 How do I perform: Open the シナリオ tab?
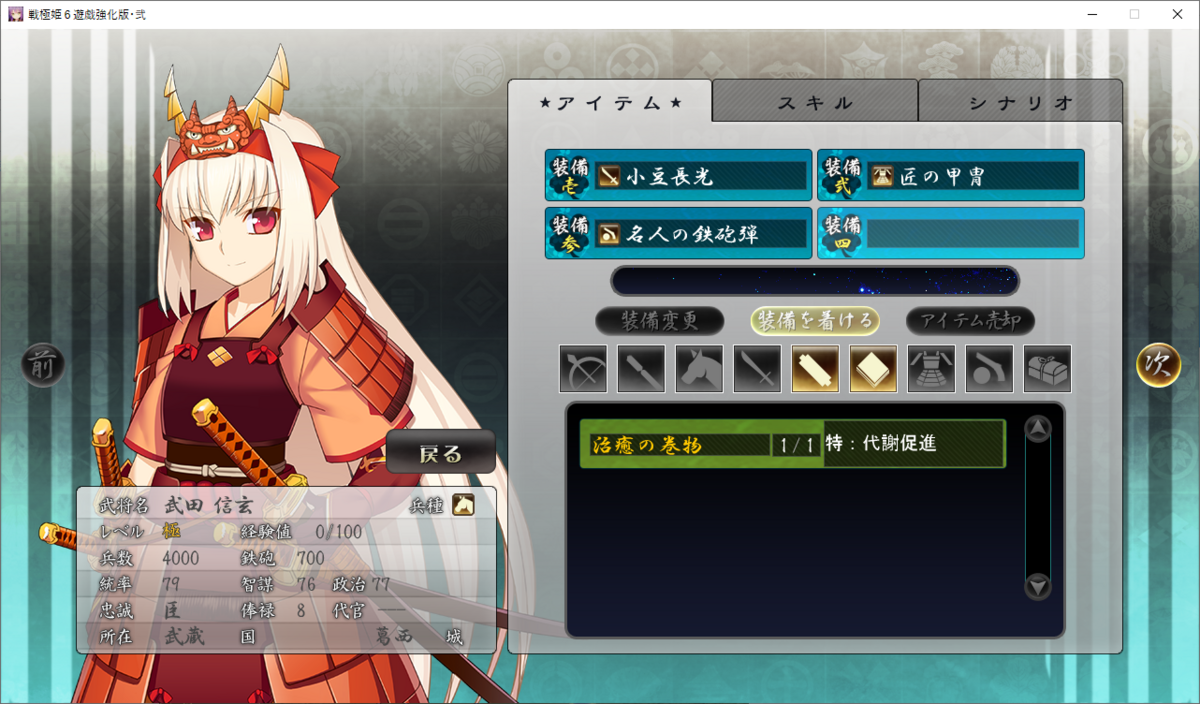click(1020, 102)
